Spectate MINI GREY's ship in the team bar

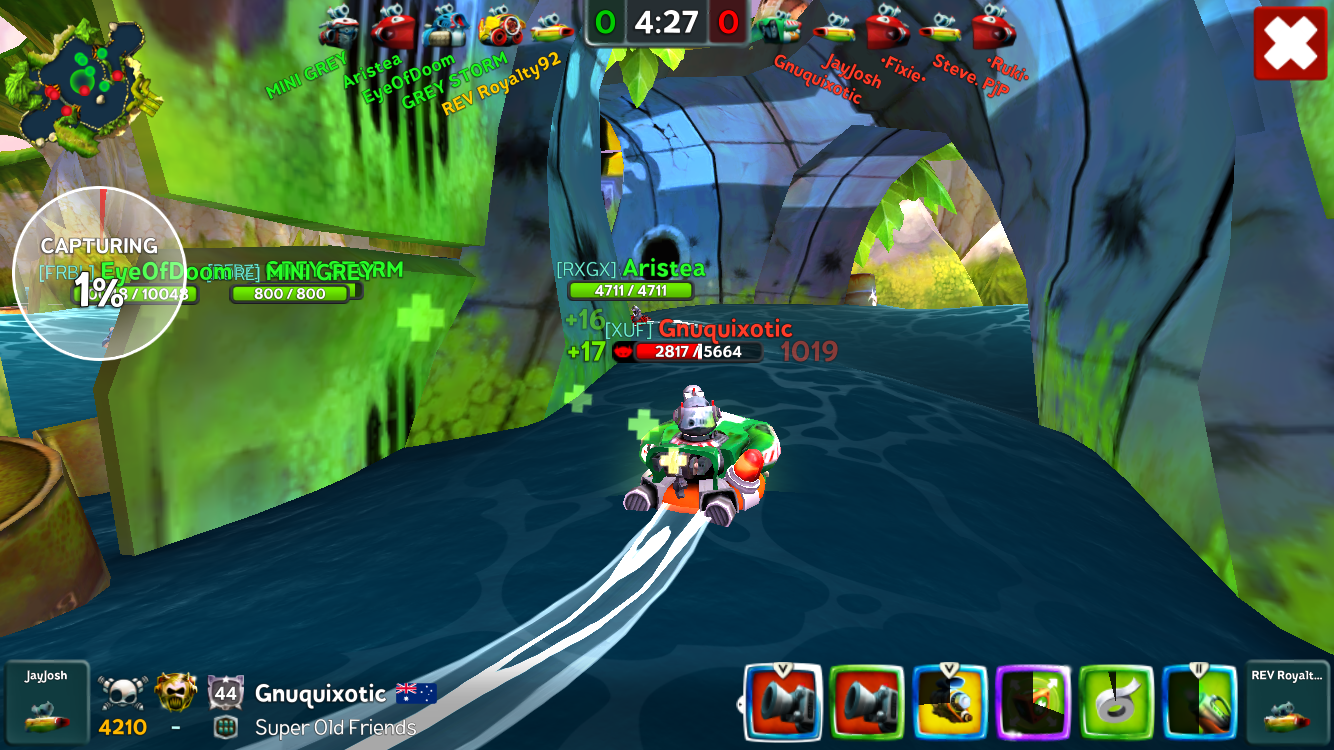point(340,27)
